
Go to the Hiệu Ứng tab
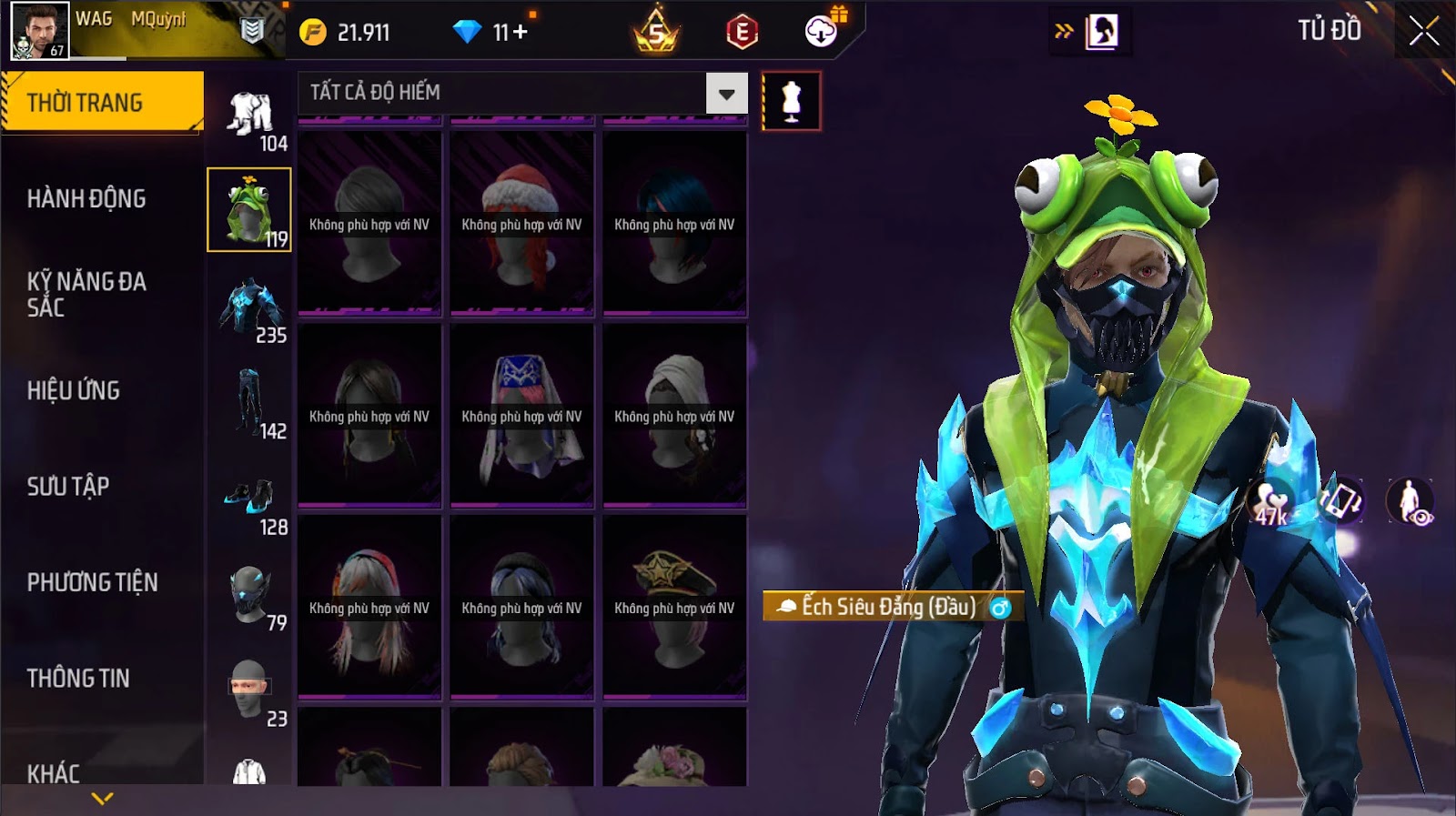74,390
